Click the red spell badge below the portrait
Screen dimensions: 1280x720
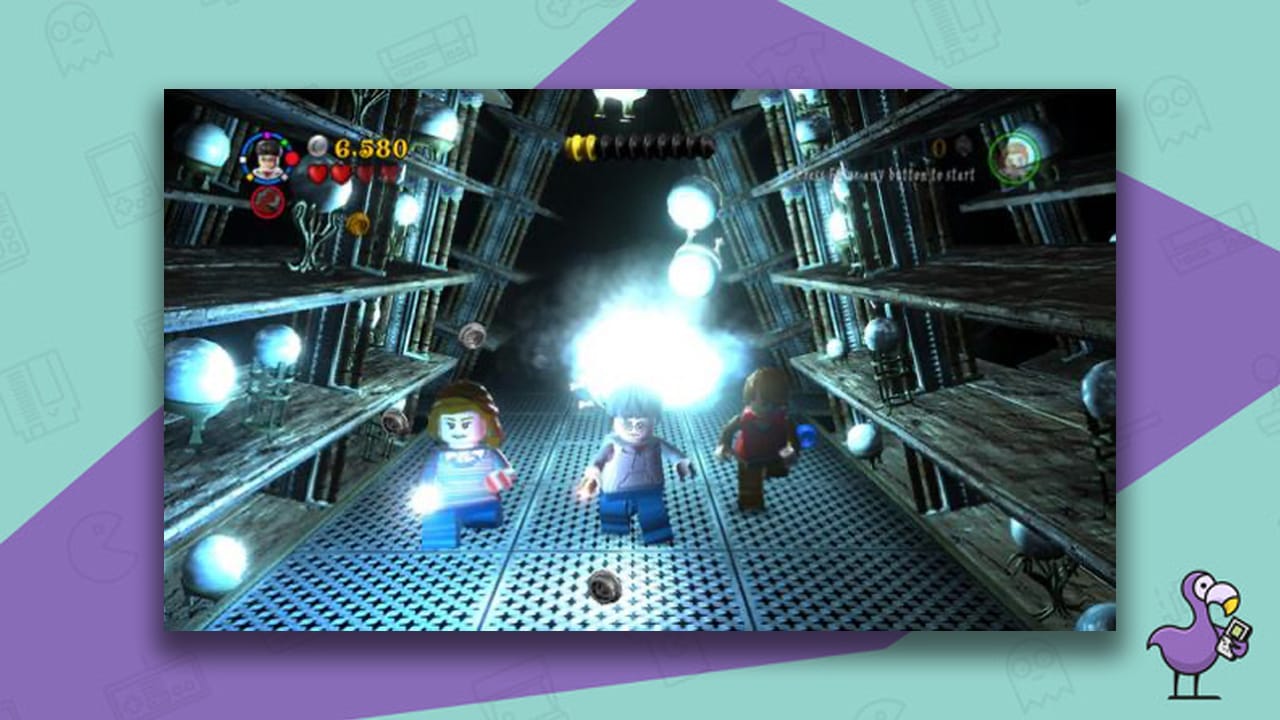(x=266, y=200)
